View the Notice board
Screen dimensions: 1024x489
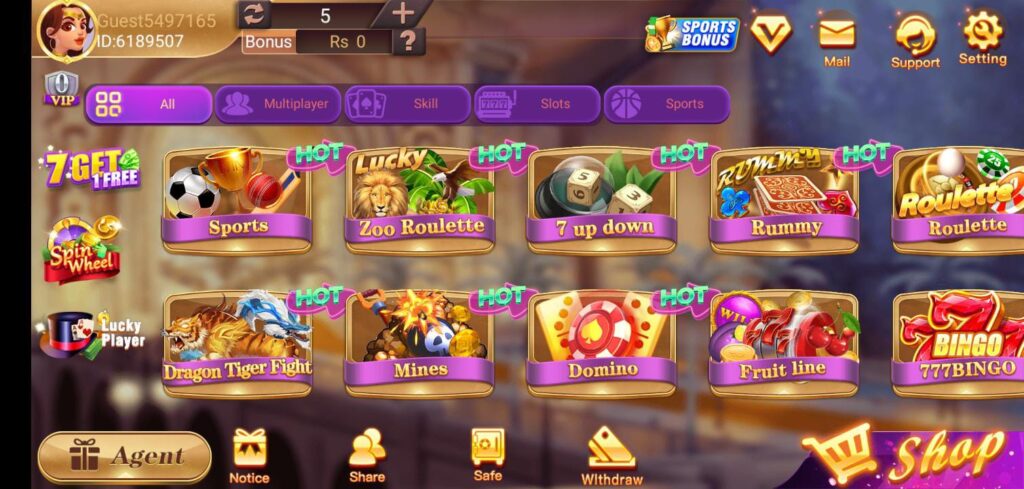click(249, 455)
